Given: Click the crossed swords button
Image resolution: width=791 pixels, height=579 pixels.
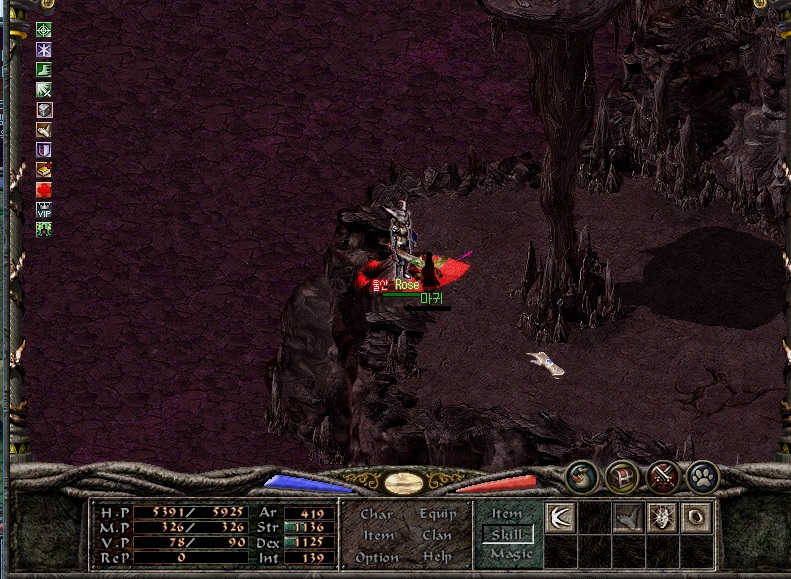Looking at the screenshot, I should pos(663,477).
